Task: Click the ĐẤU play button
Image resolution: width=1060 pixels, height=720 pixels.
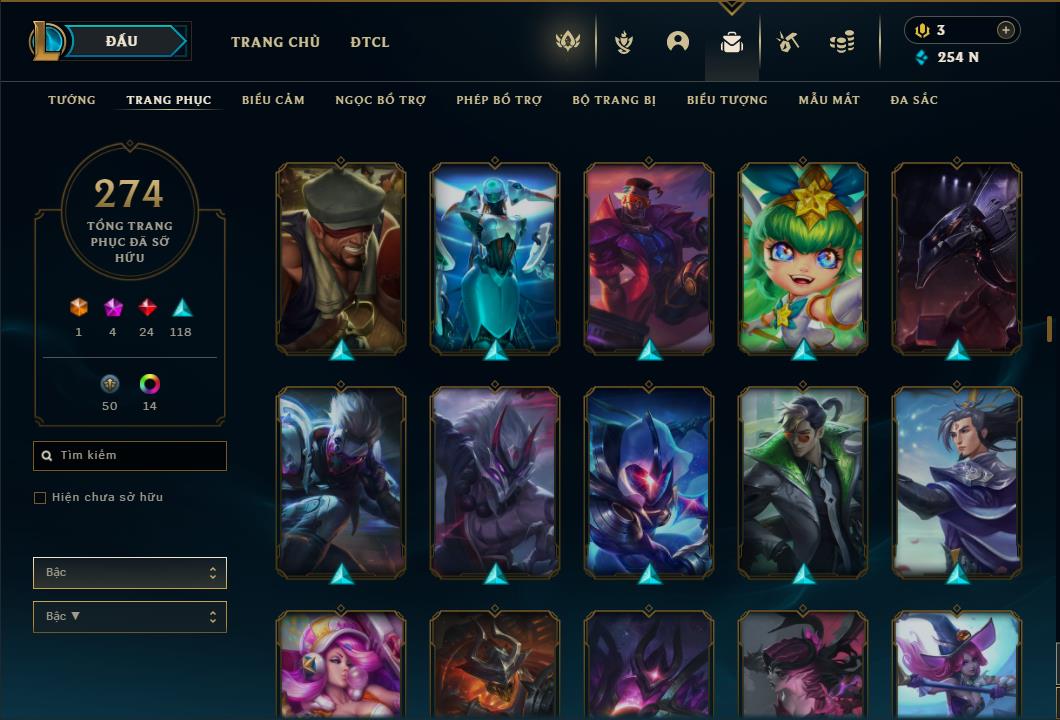Action: [x=122, y=41]
